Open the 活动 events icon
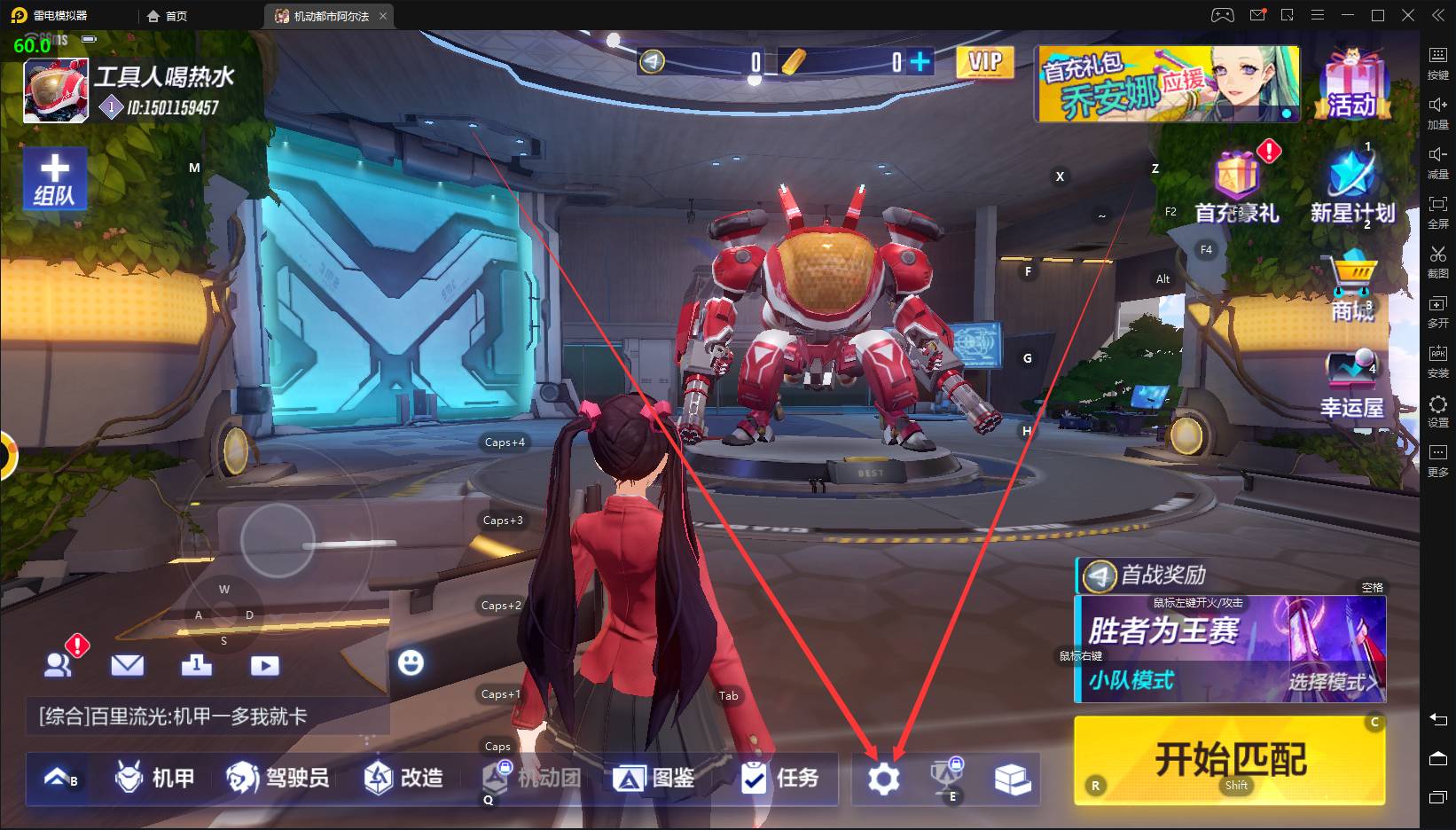The height and width of the screenshot is (830, 1456). pos(1352,84)
